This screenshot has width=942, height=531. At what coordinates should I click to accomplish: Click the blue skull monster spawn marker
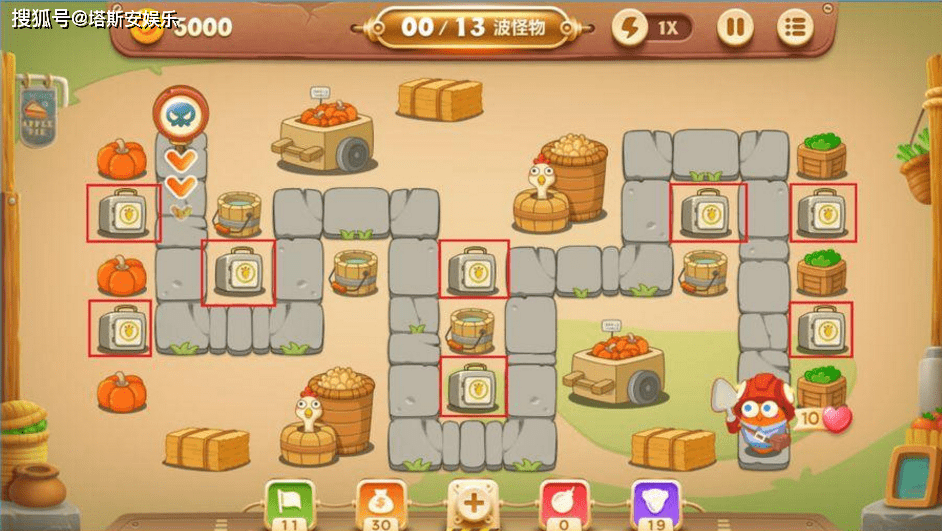[181, 116]
